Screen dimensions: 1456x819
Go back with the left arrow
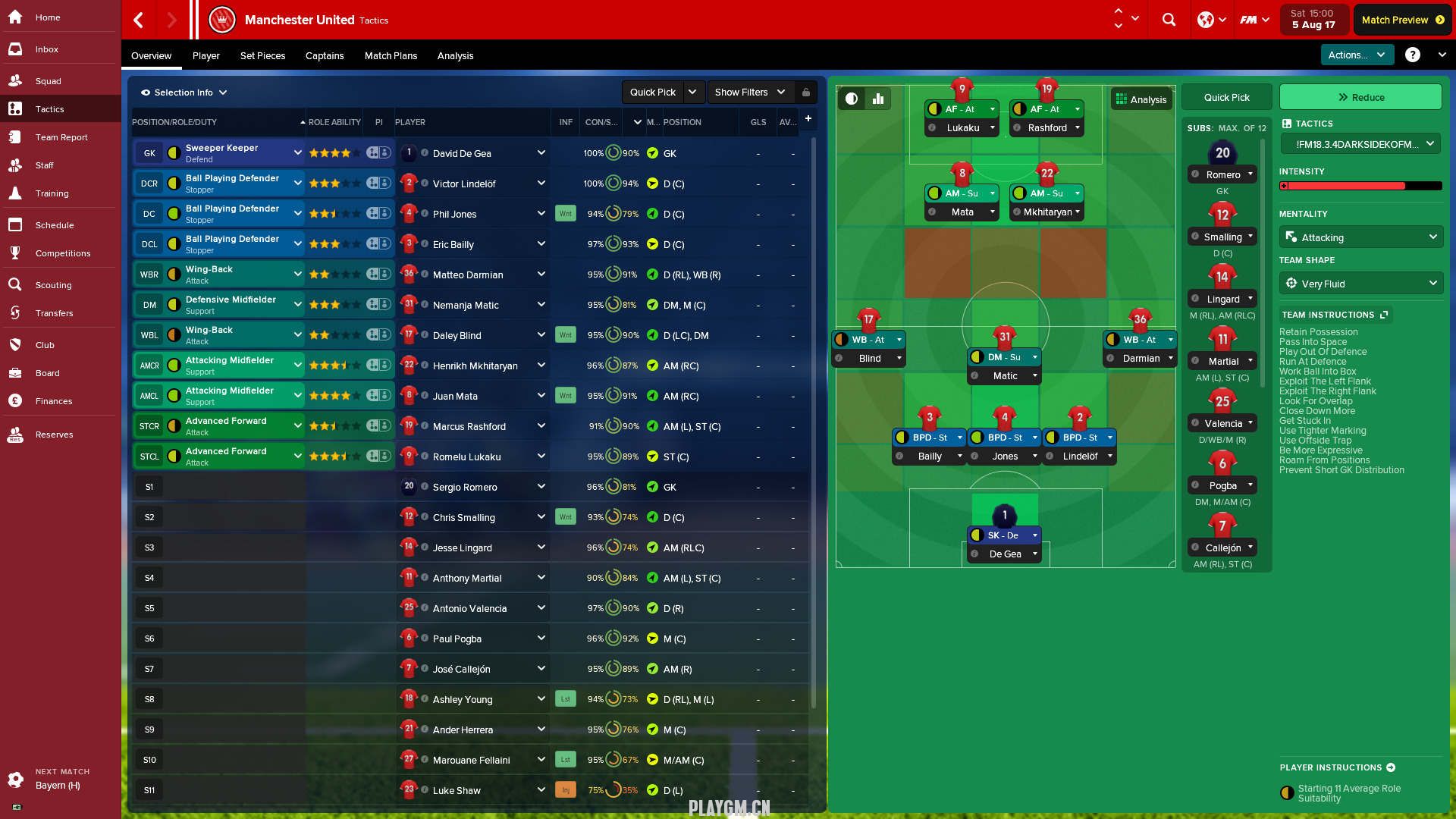tap(139, 20)
